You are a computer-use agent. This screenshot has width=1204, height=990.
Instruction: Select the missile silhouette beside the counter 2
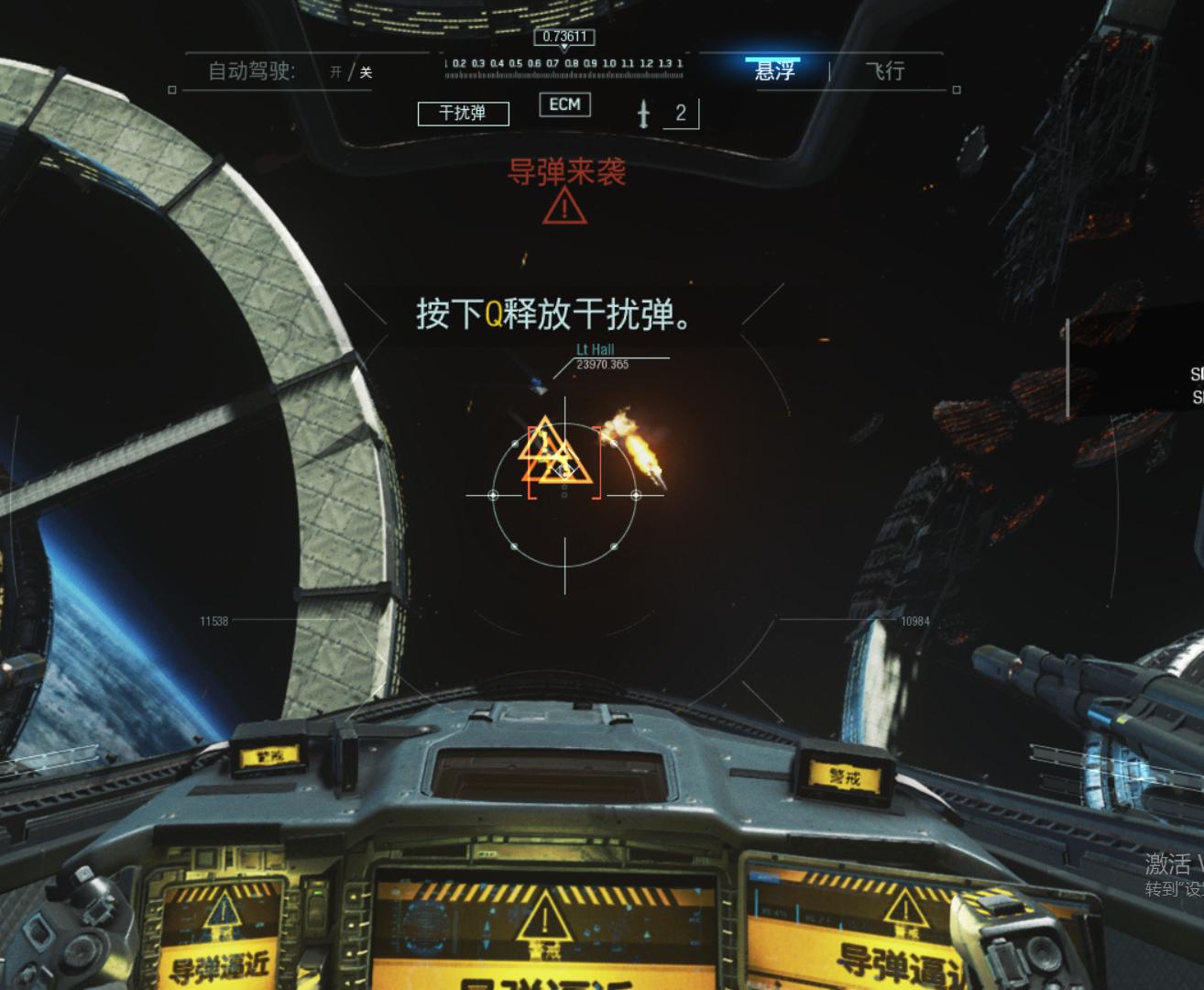click(644, 115)
